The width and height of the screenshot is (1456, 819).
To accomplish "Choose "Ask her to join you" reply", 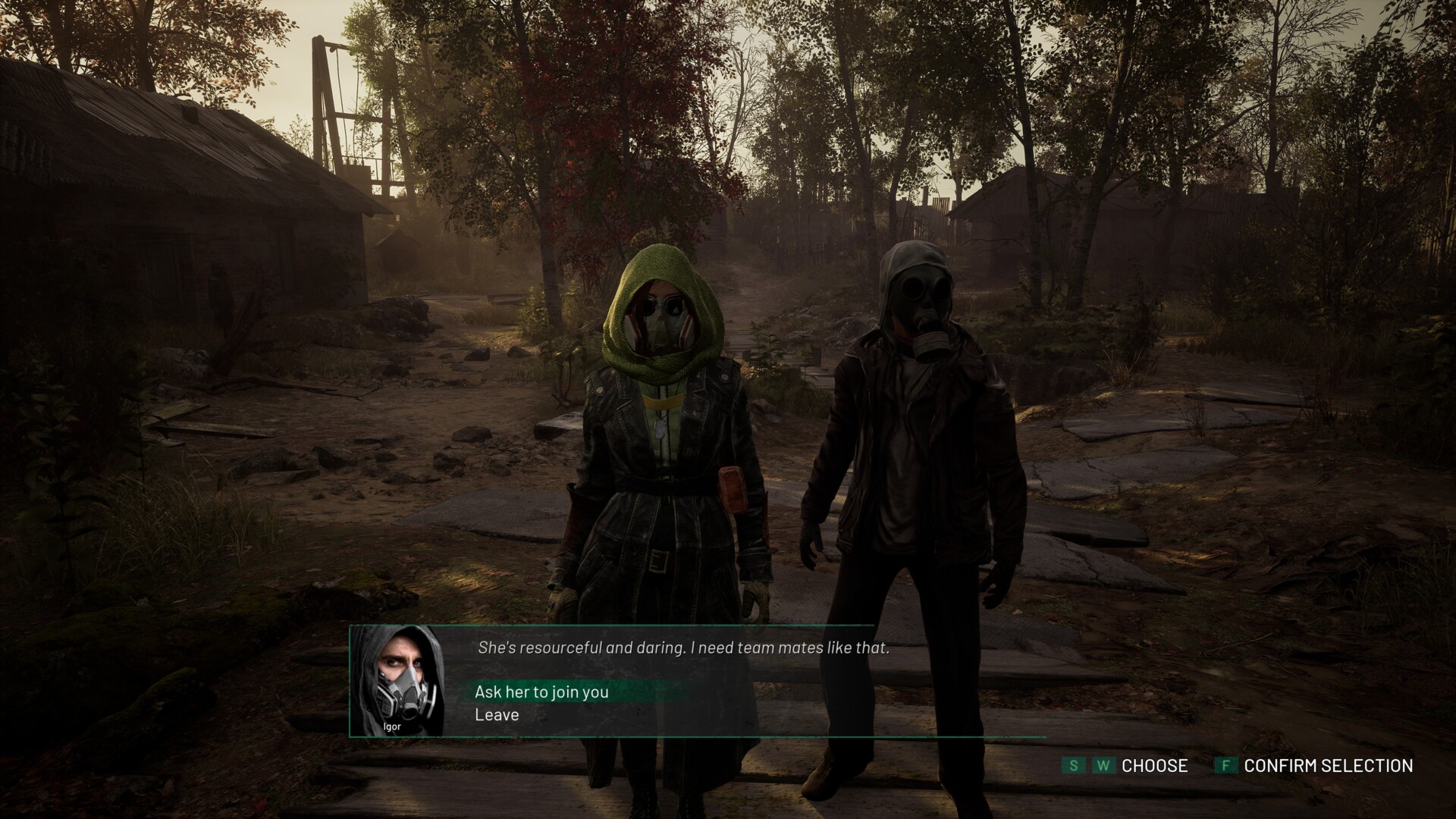I will tap(541, 692).
